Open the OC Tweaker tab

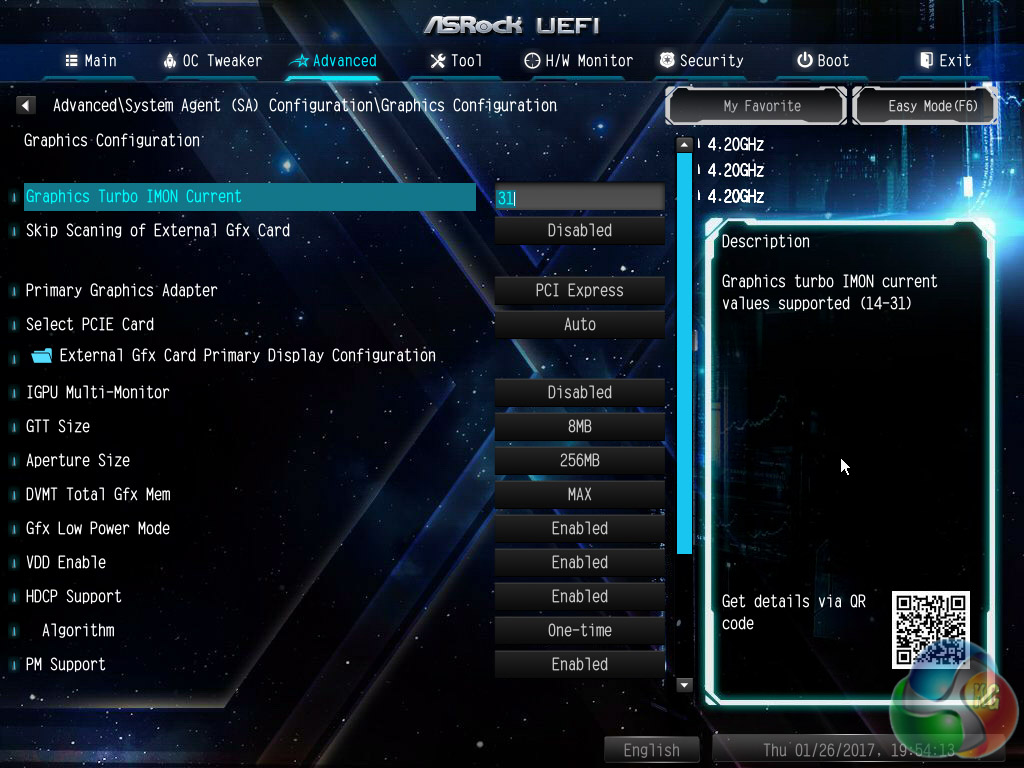tap(212, 61)
